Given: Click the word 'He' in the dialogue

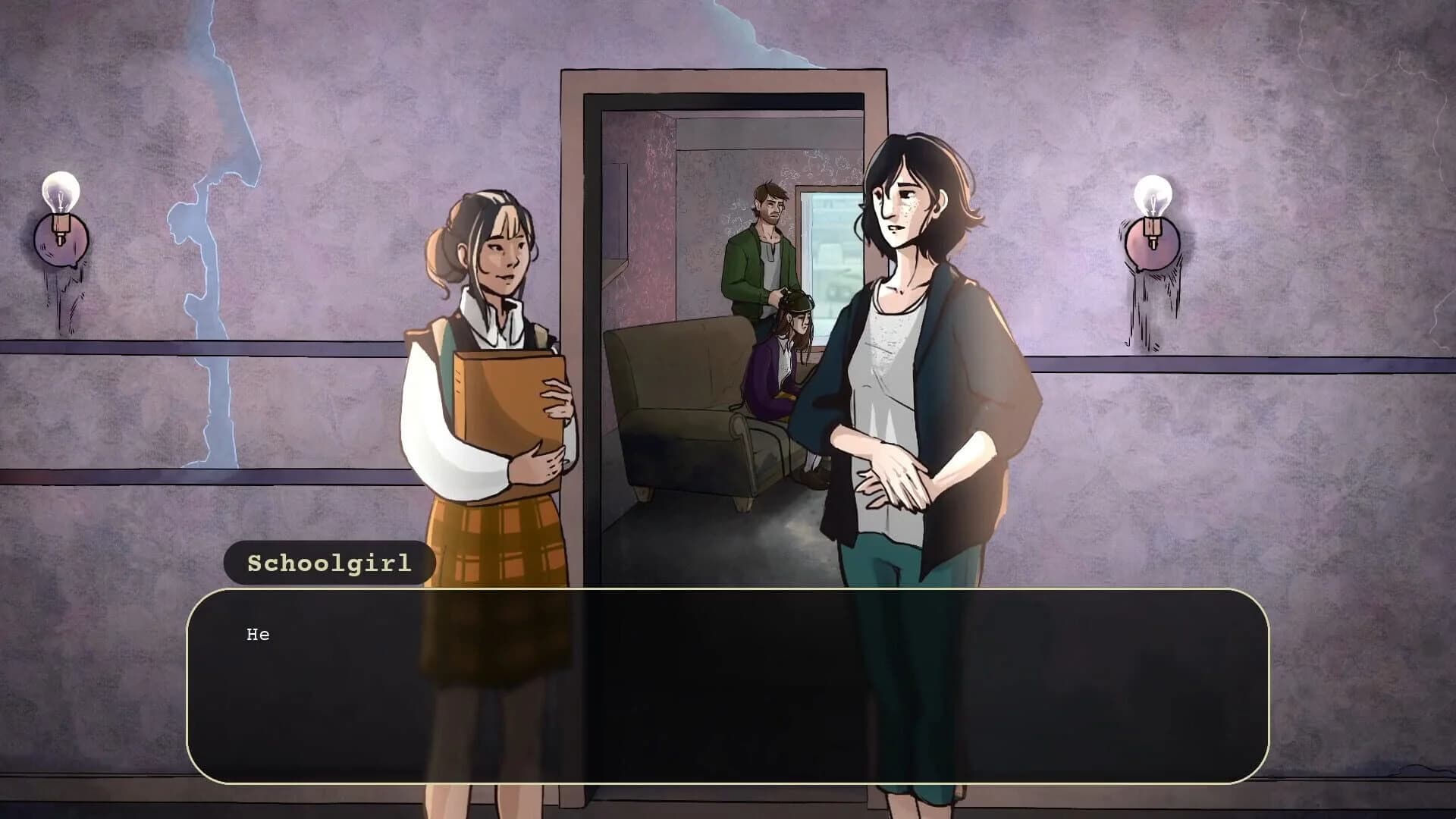Looking at the screenshot, I should (258, 635).
